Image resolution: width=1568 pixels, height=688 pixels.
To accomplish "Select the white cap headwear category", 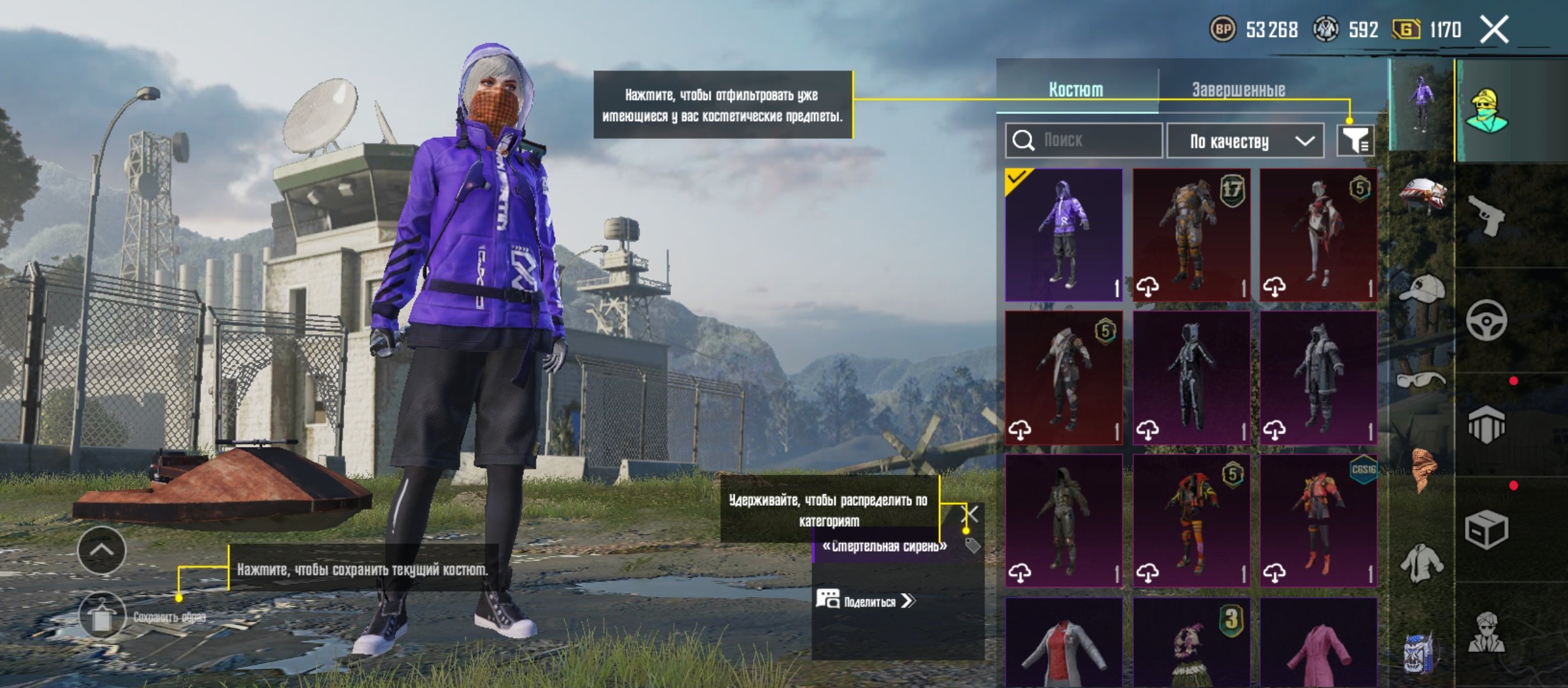I will pos(1423,290).
